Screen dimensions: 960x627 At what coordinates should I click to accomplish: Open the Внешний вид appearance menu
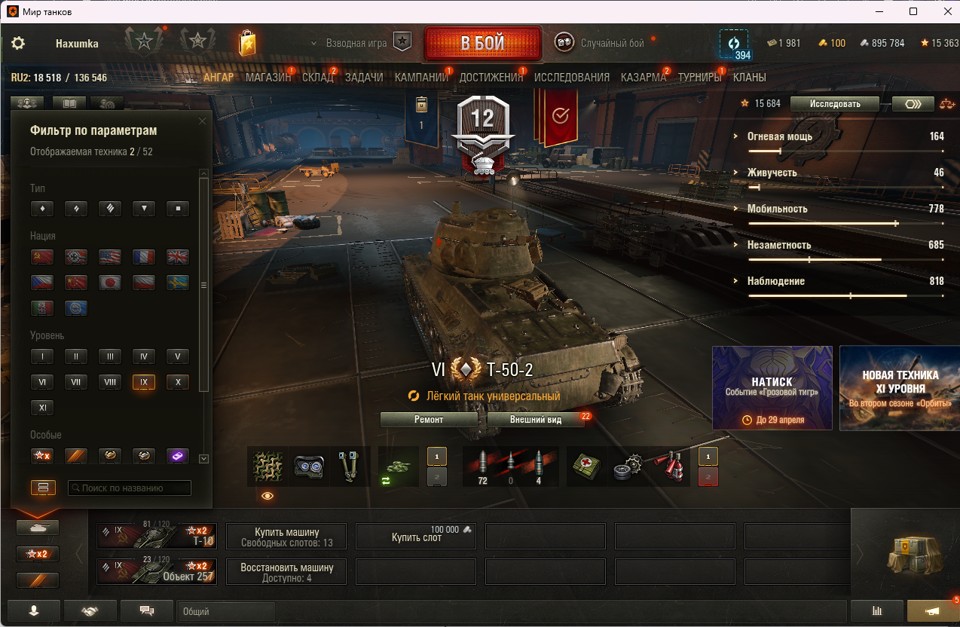535,420
